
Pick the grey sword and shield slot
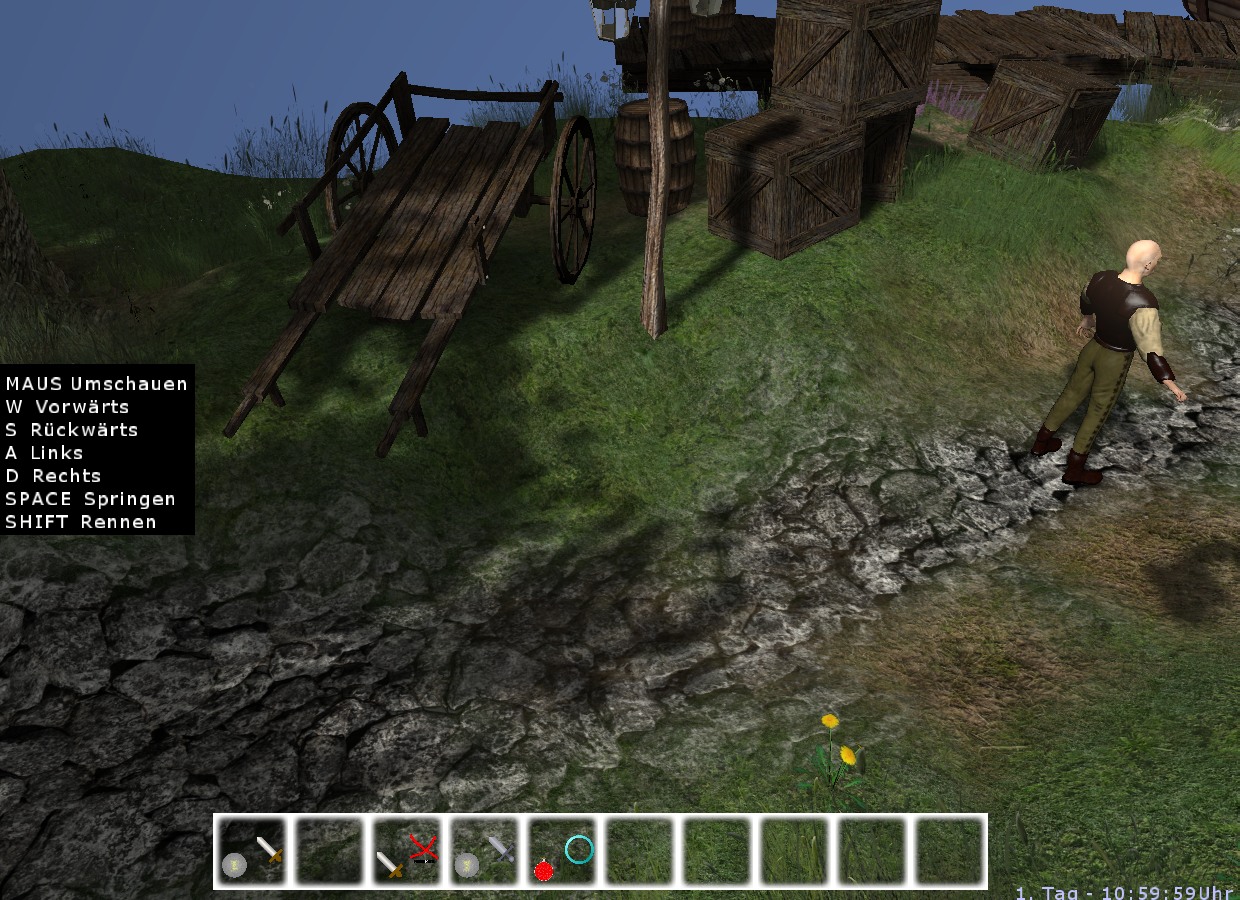click(x=485, y=851)
